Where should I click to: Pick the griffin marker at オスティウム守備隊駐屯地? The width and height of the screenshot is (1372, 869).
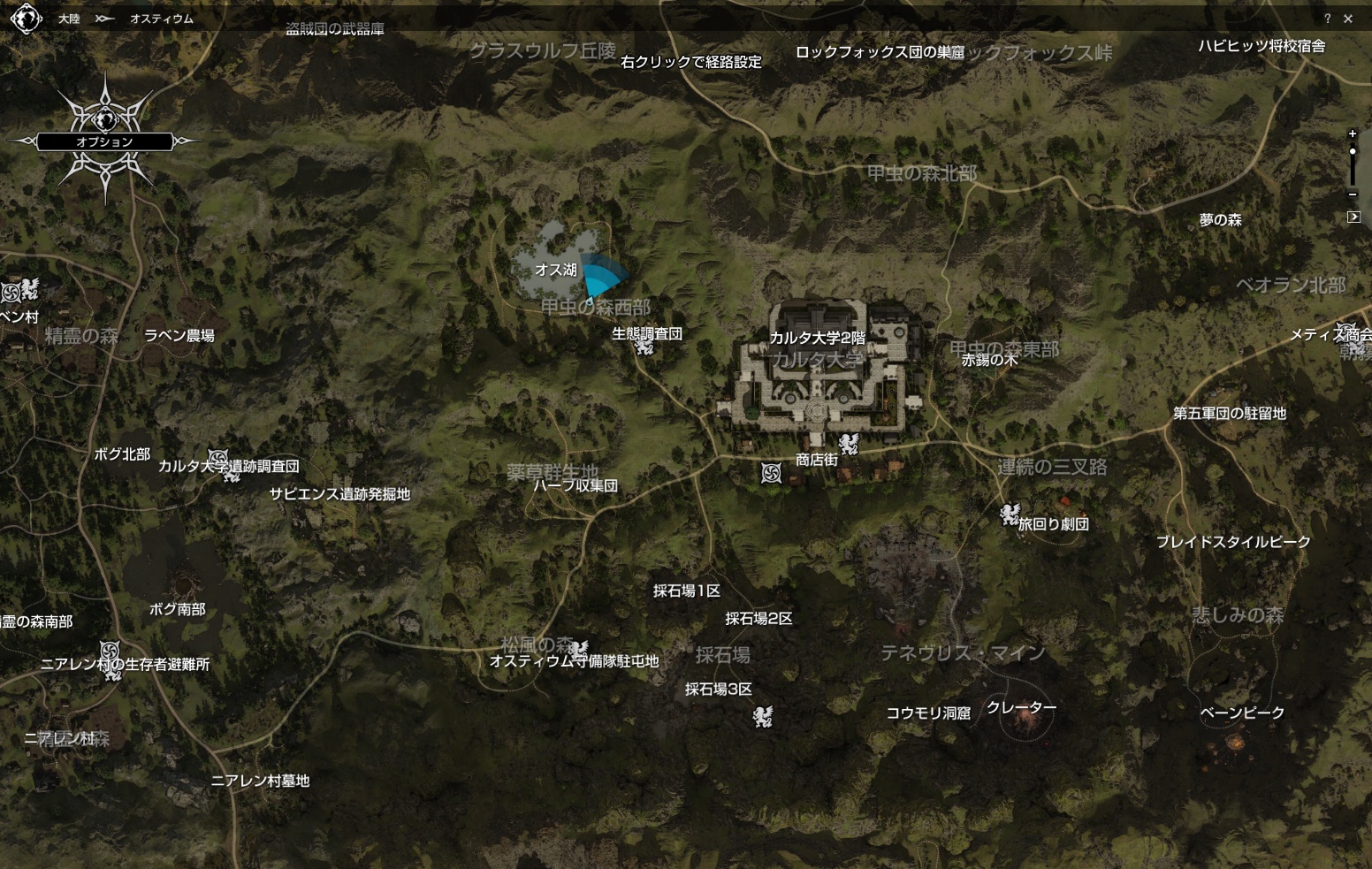(x=578, y=651)
